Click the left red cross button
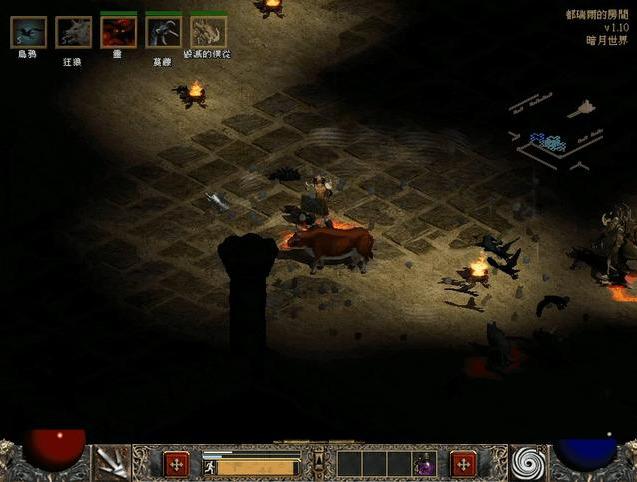 (176, 464)
